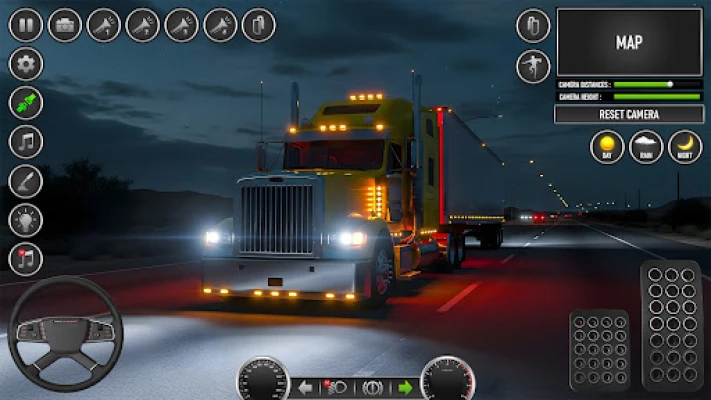This screenshot has height=400, width=711.
Task: Adjust the Camera Distances slider
Action: [x=669, y=84]
